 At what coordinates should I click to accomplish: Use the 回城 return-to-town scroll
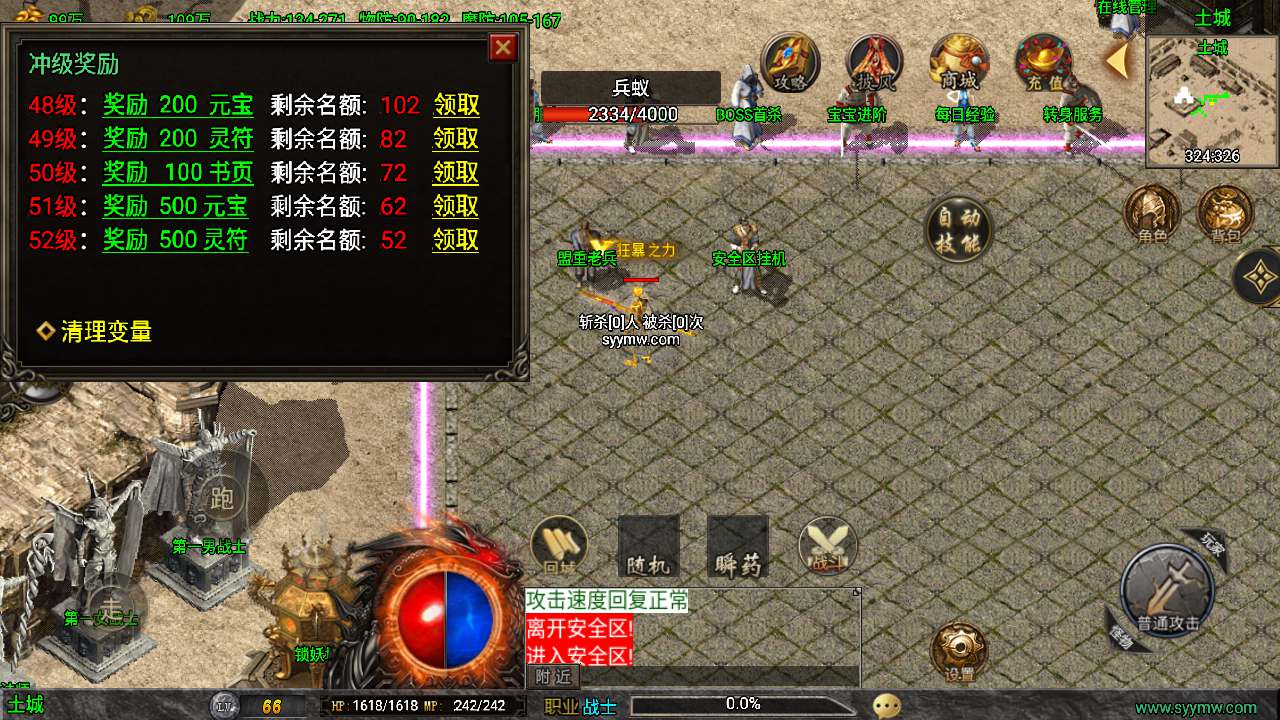559,546
